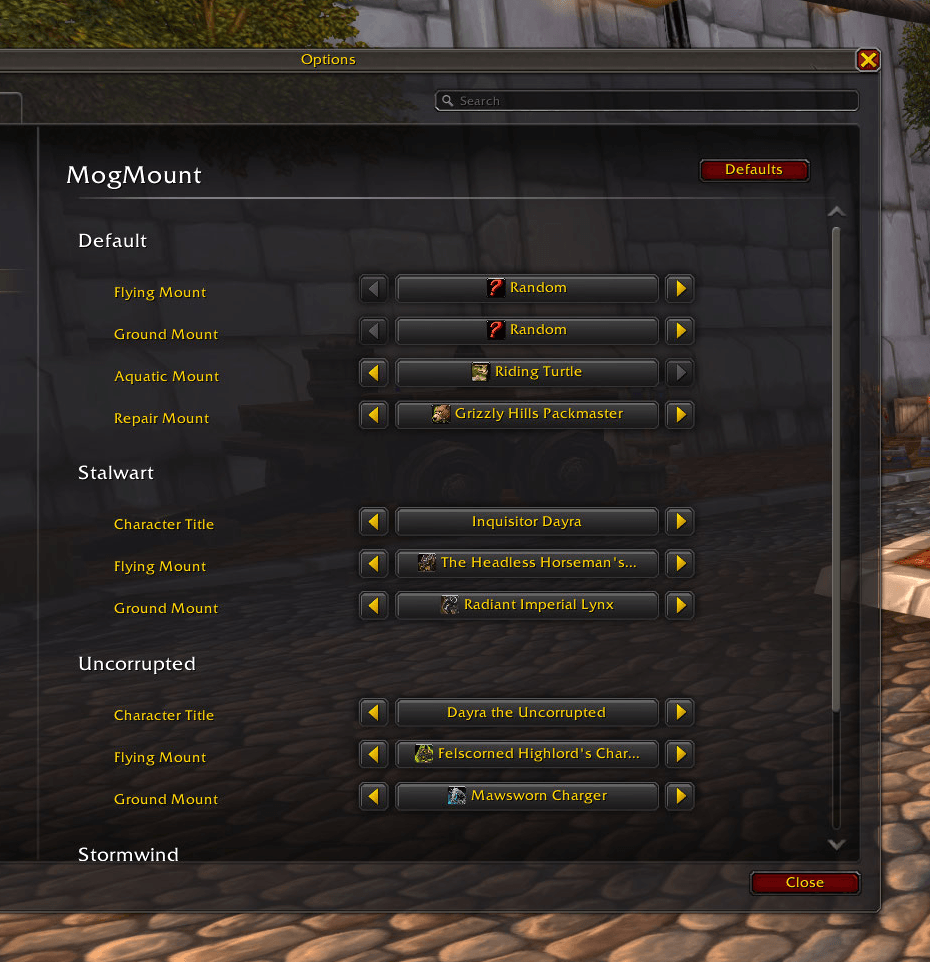
Task: Open Default Flying Mount Random dropdown
Action: [x=527, y=289]
